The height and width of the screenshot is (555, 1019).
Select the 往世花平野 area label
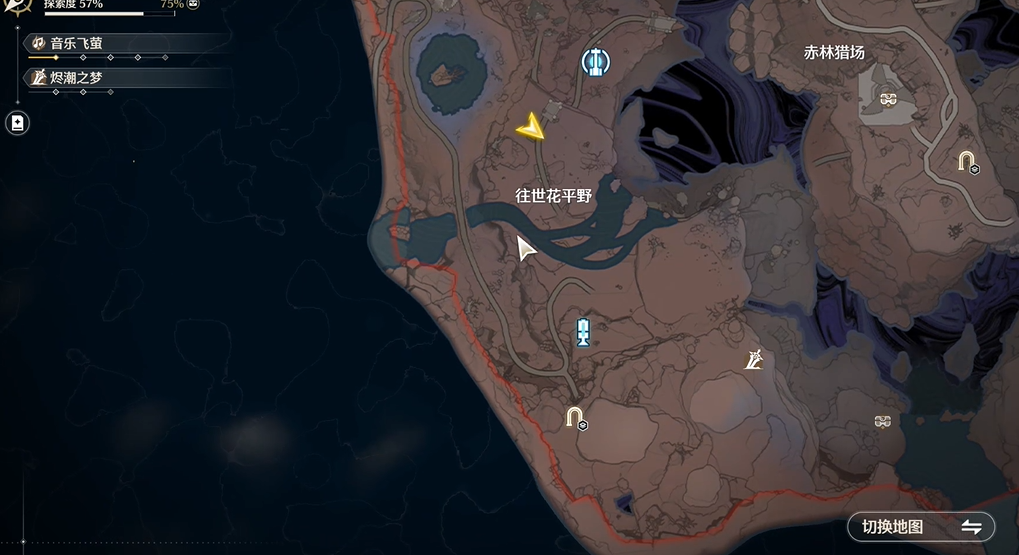(553, 196)
